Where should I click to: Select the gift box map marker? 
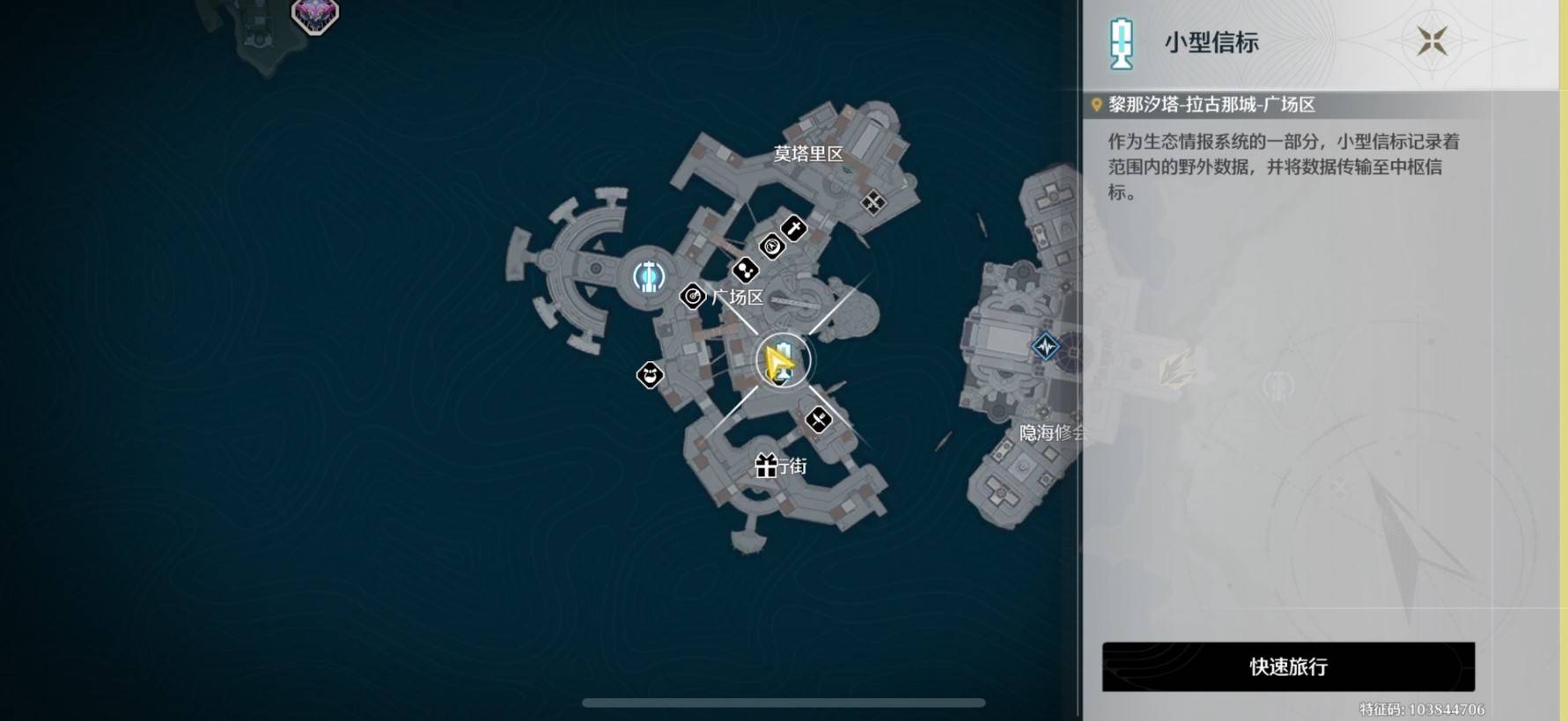[x=766, y=465]
